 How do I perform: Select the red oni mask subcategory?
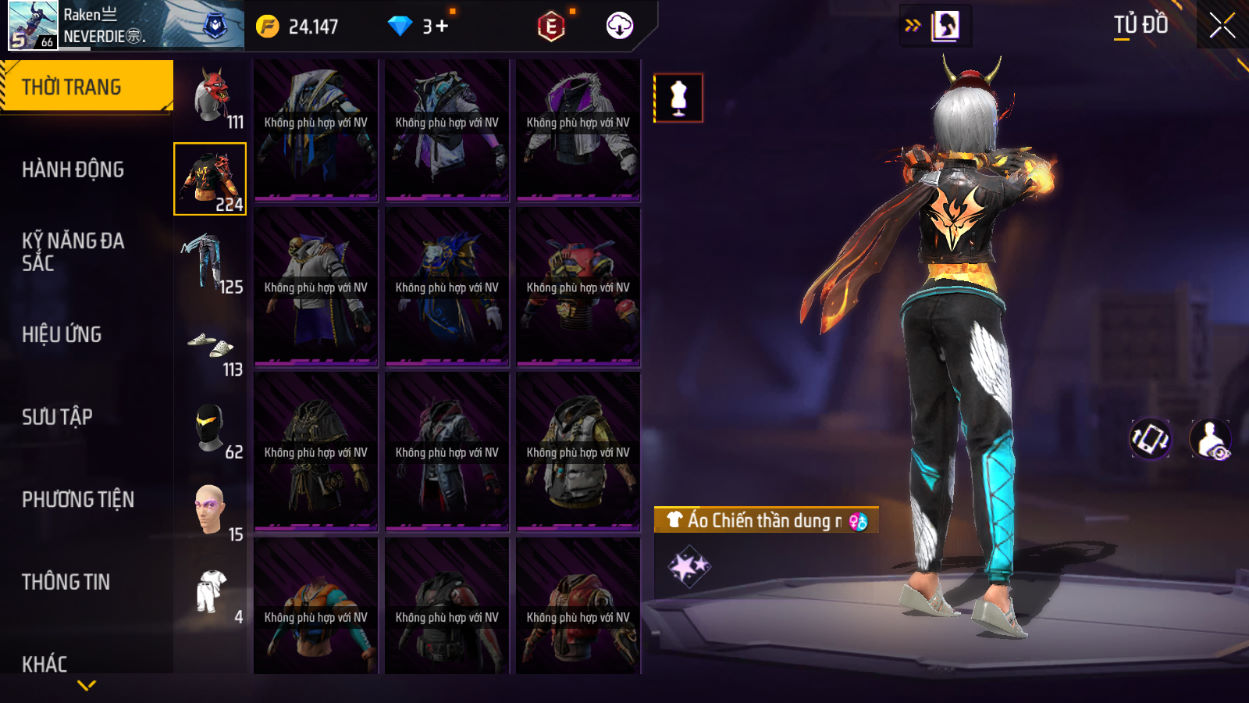coord(211,97)
